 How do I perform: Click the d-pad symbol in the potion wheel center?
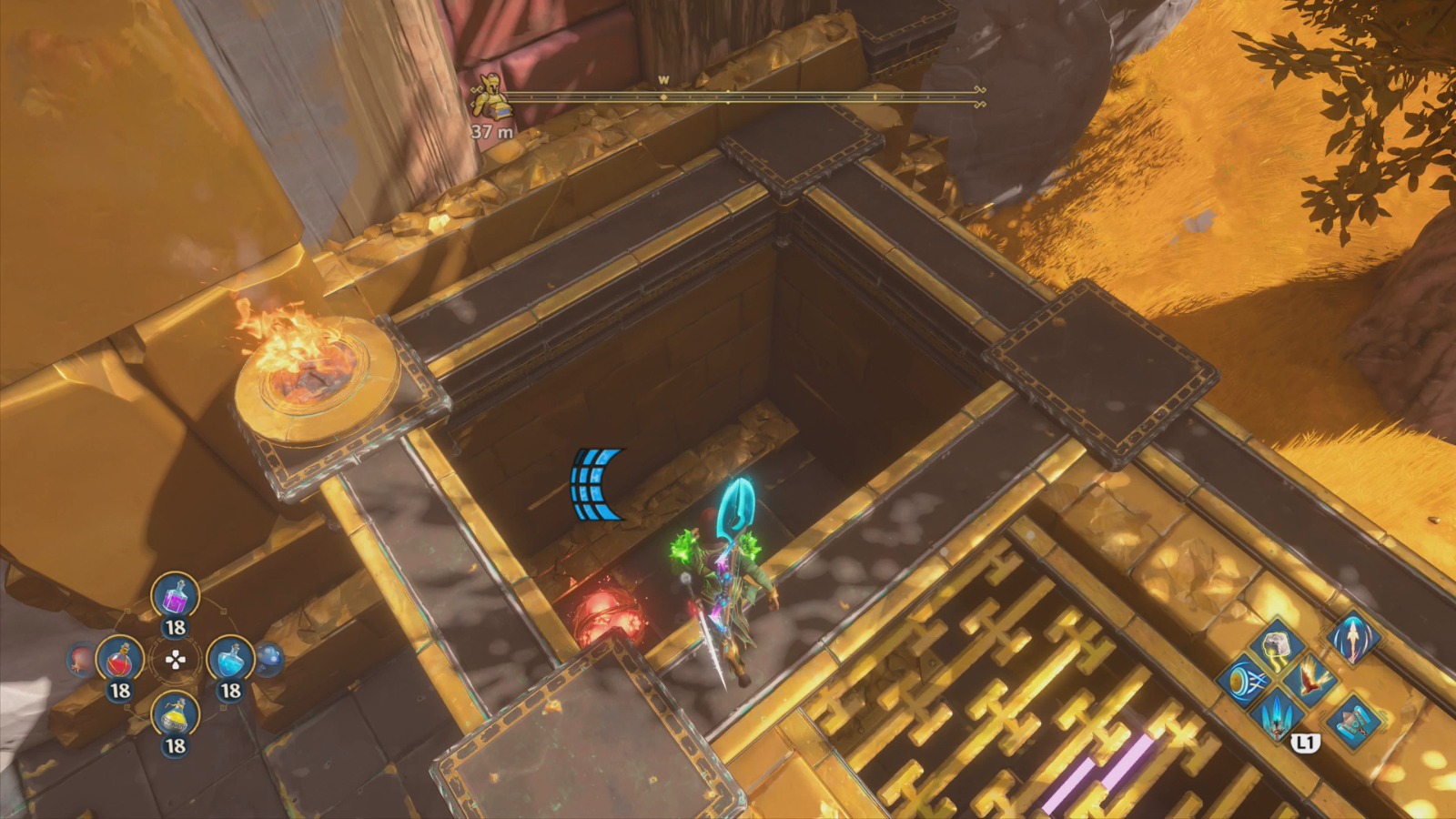coord(176,660)
